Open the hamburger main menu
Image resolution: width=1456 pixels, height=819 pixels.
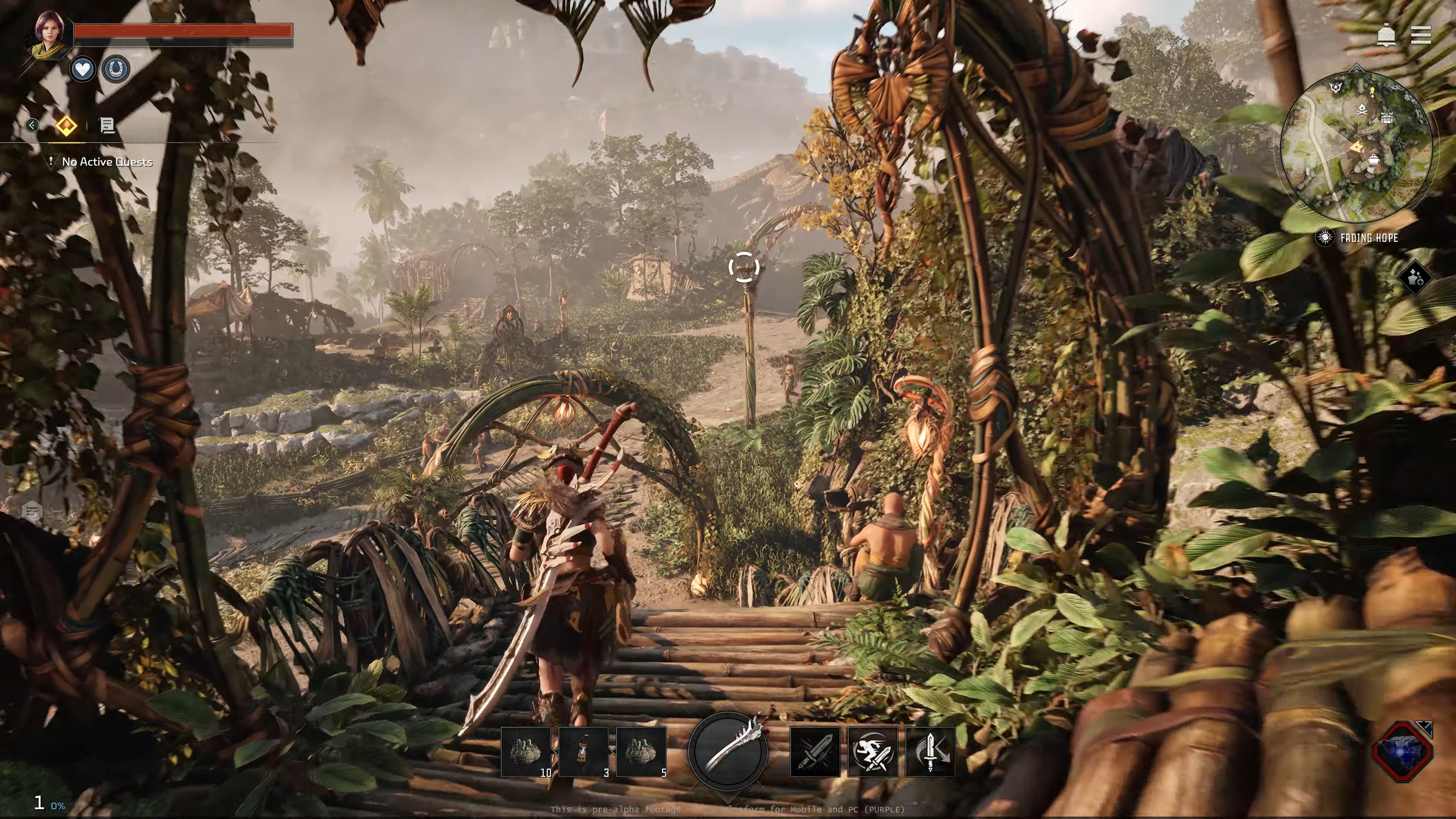pyautogui.click(x=1420, y=35)
